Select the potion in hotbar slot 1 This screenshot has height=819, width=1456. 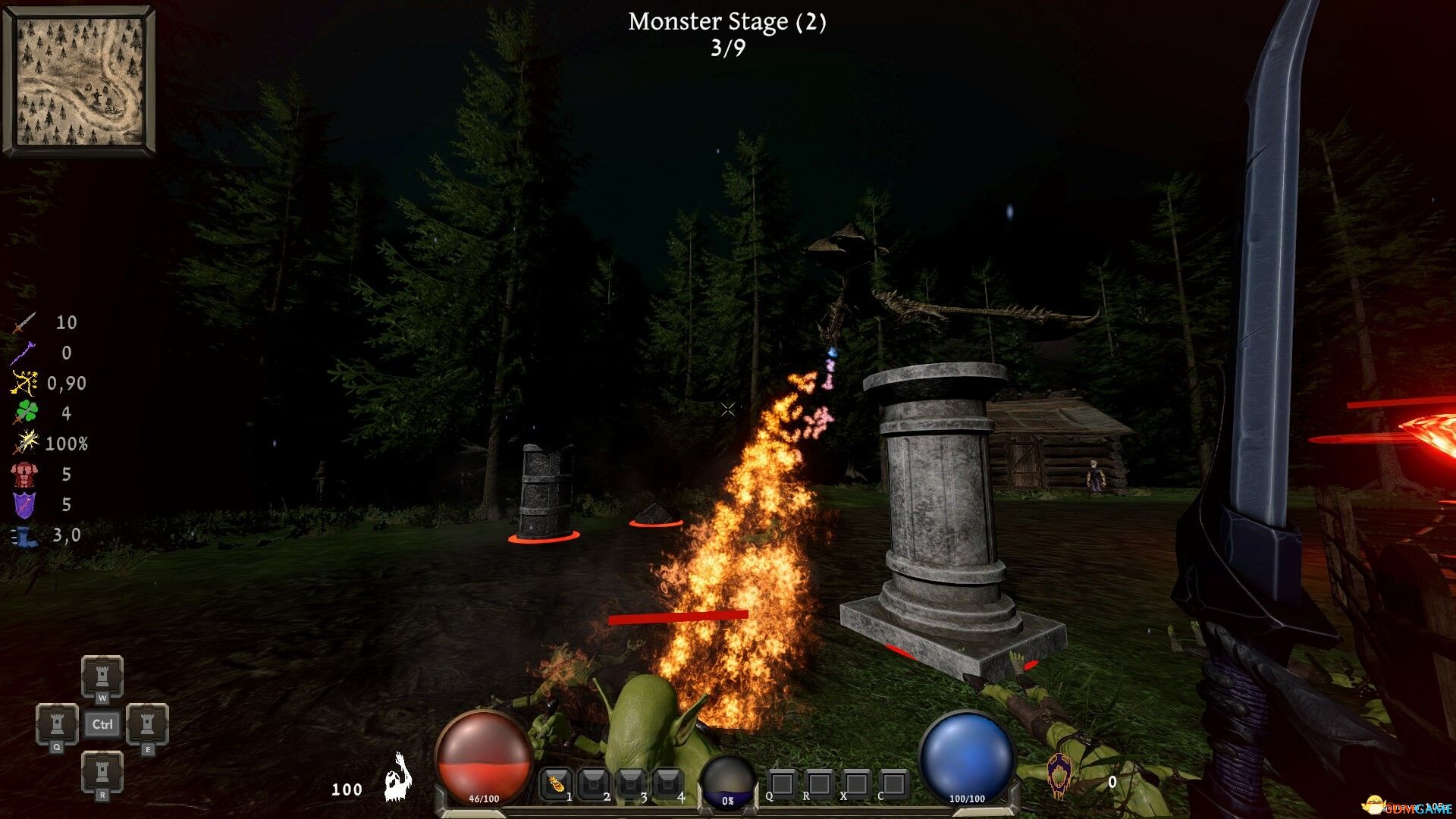(x=556, y=784)
